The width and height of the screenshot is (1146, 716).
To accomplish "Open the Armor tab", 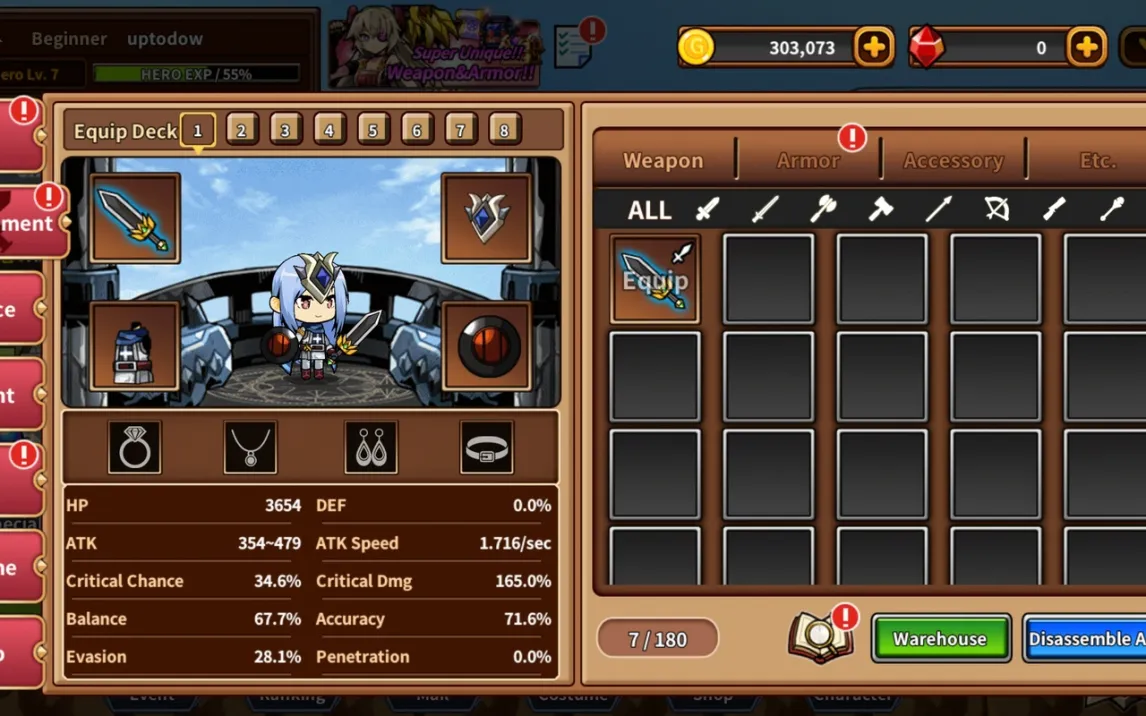I will pos(808,160).
